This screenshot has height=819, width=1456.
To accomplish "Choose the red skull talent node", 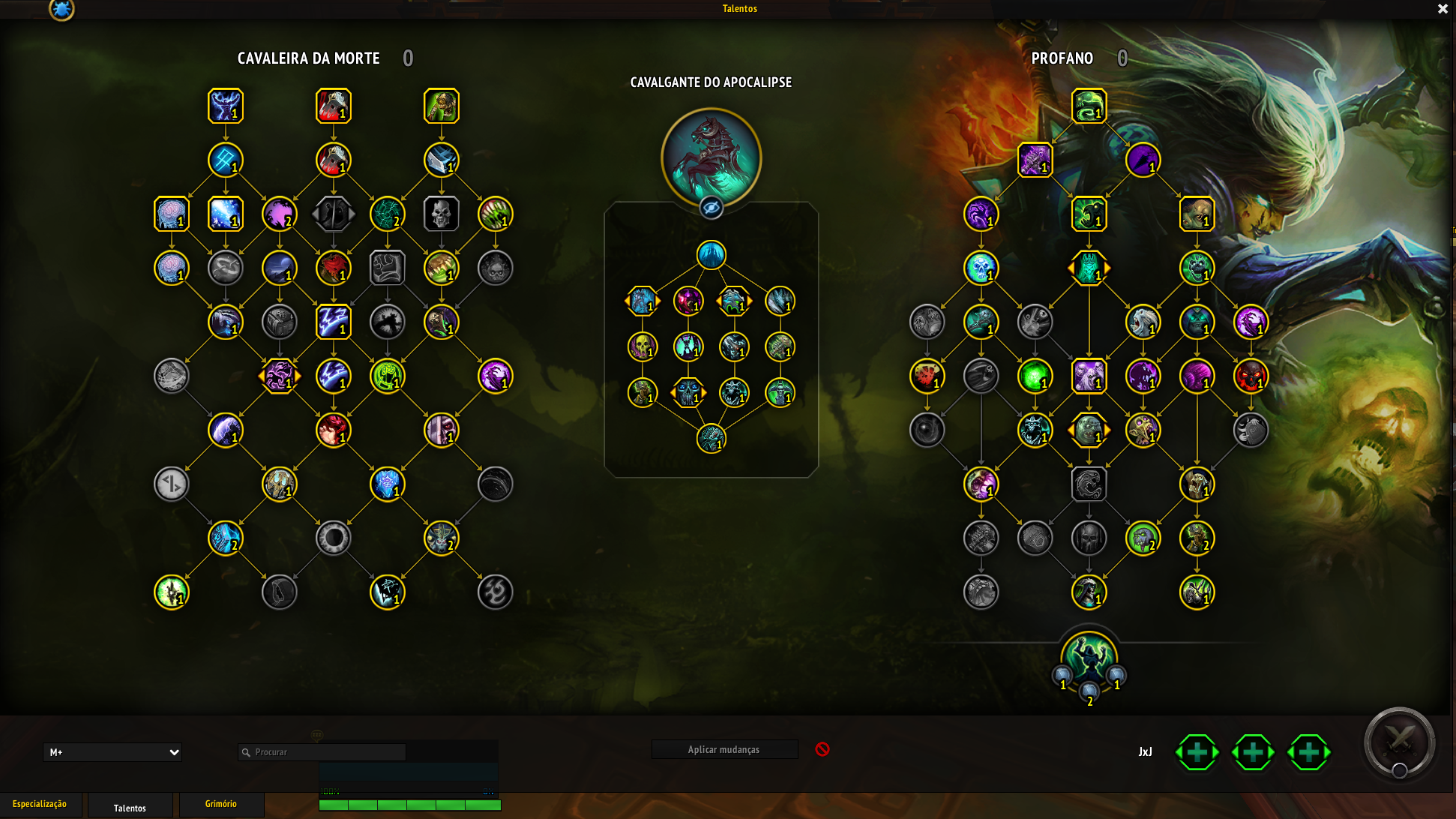I will coord(1251,376).
